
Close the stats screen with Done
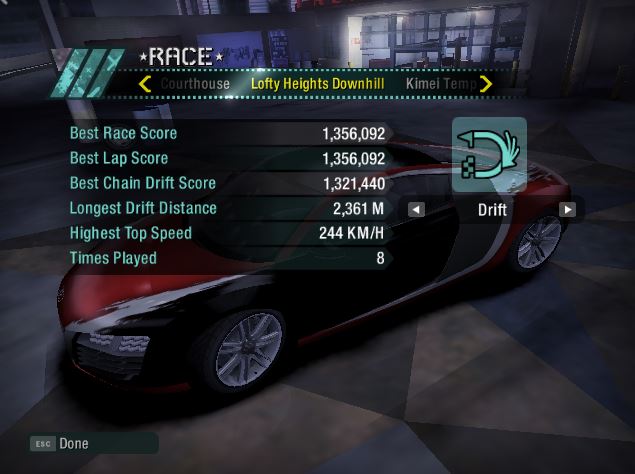[x=73, y=443]
